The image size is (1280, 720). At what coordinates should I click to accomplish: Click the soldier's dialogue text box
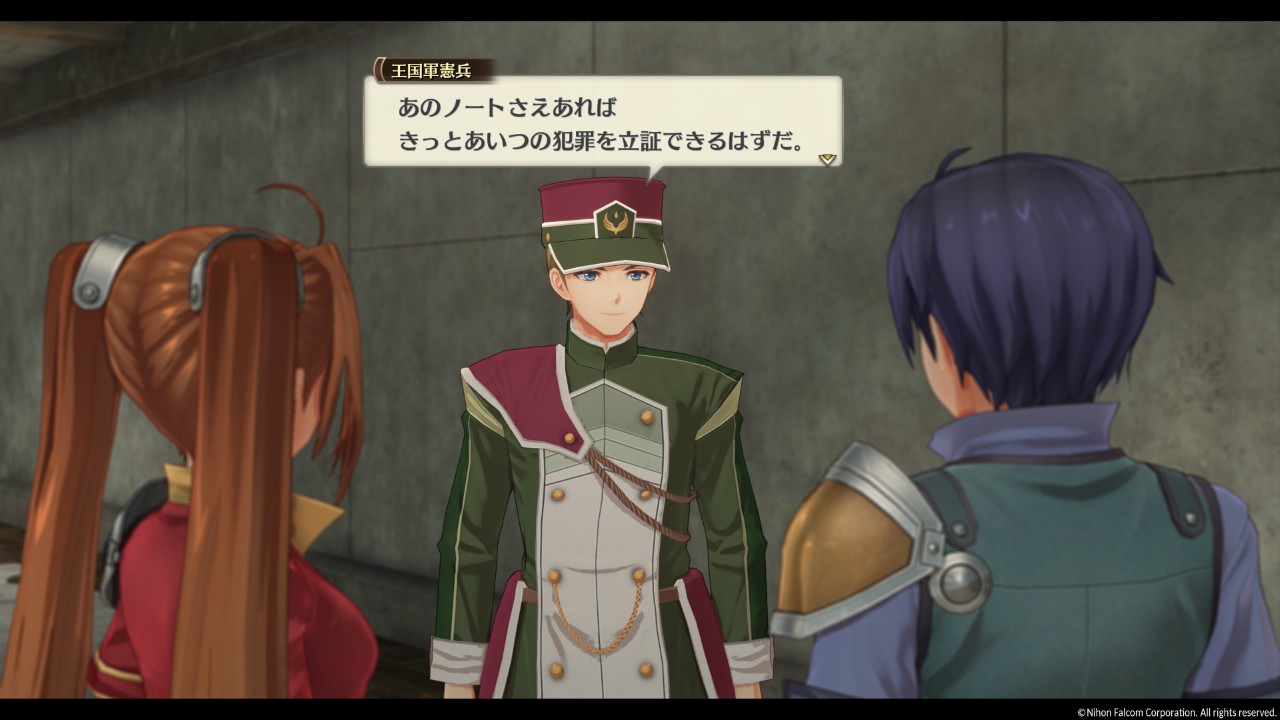[x=600, y=122]
